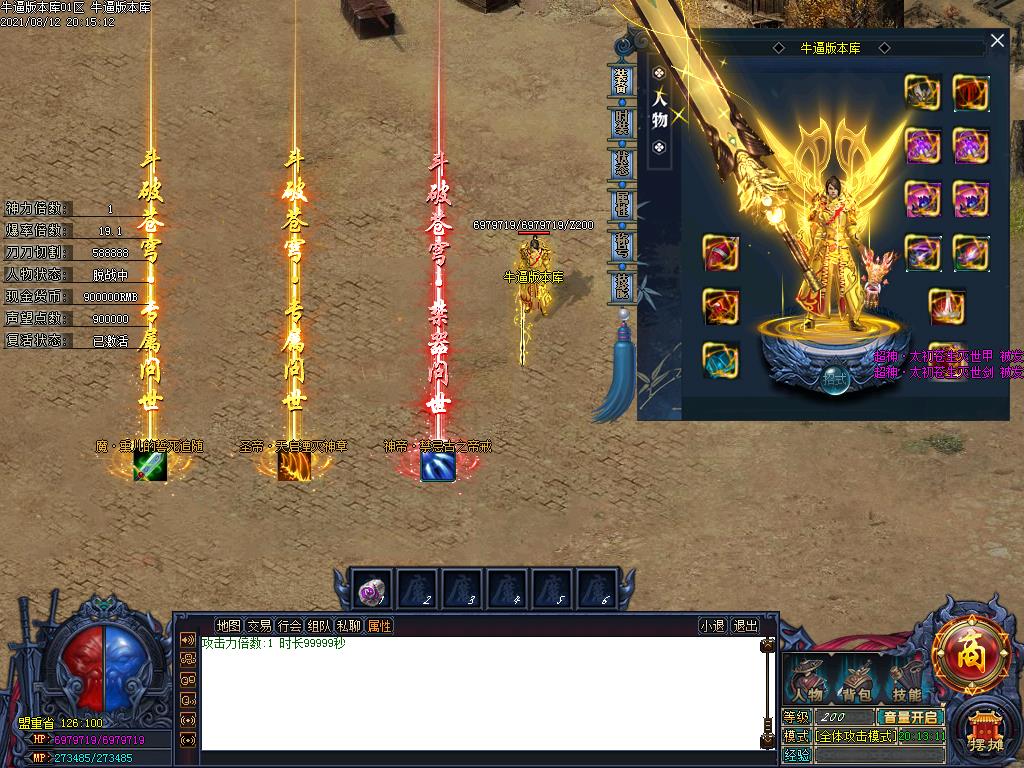Image resolution: width=1024 pixels, height=768 pixels.
Task: Open the 时装 (fashion) side tab
Action: tap(622, 121)
